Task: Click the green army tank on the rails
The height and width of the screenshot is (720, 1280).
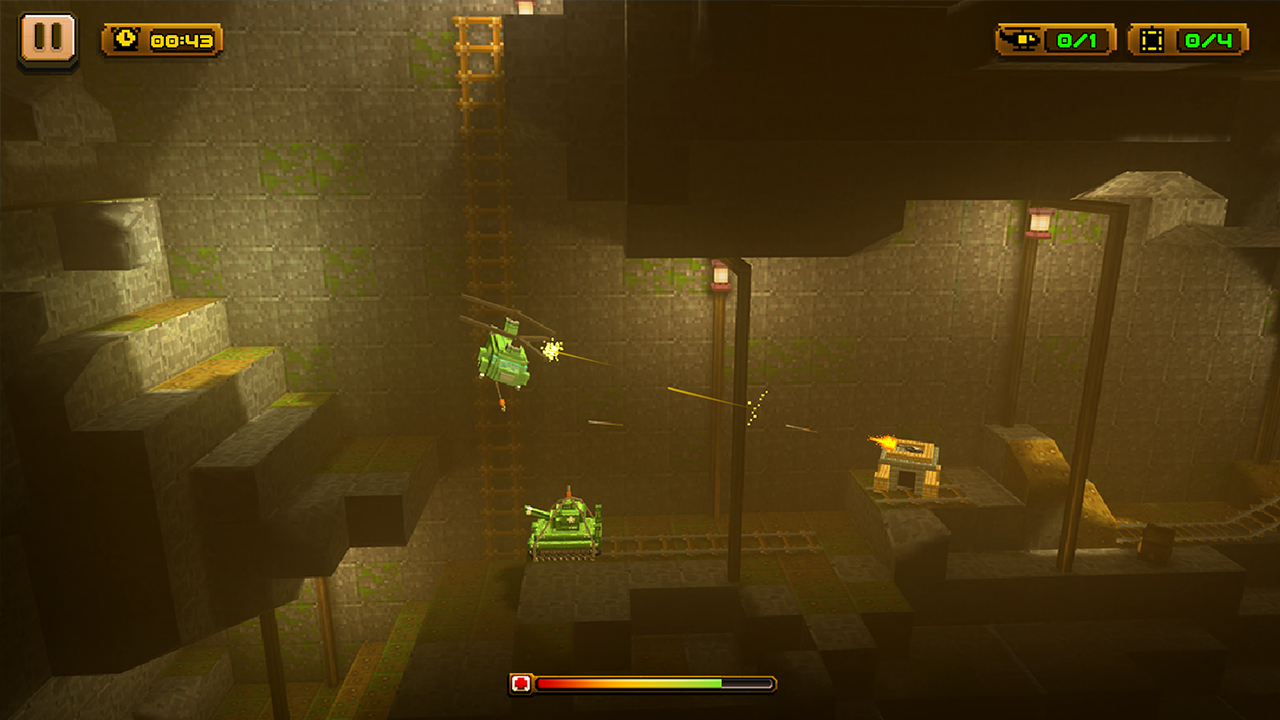Action: (565, 530)
